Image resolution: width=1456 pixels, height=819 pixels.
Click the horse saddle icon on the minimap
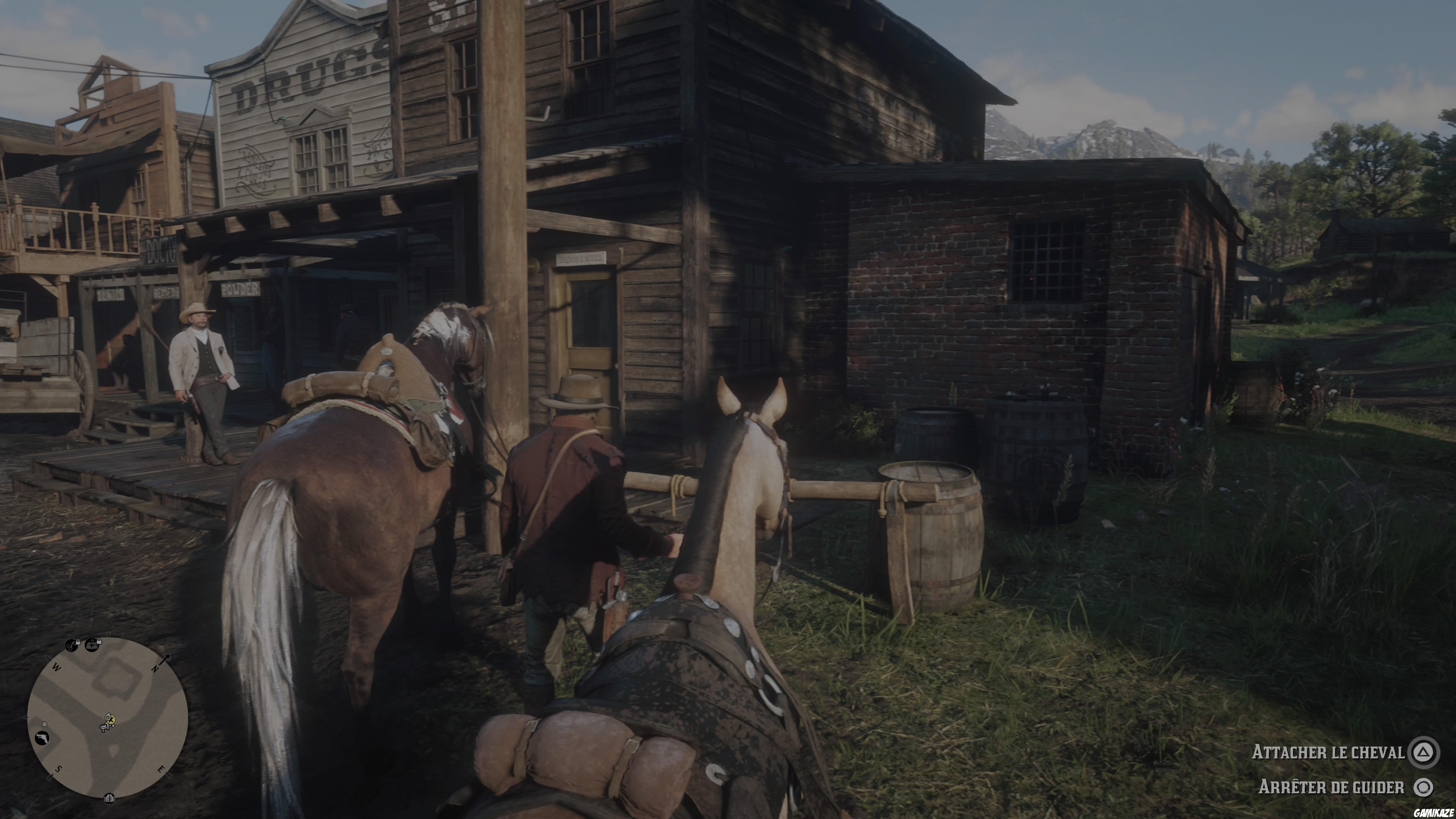(104, 728)
